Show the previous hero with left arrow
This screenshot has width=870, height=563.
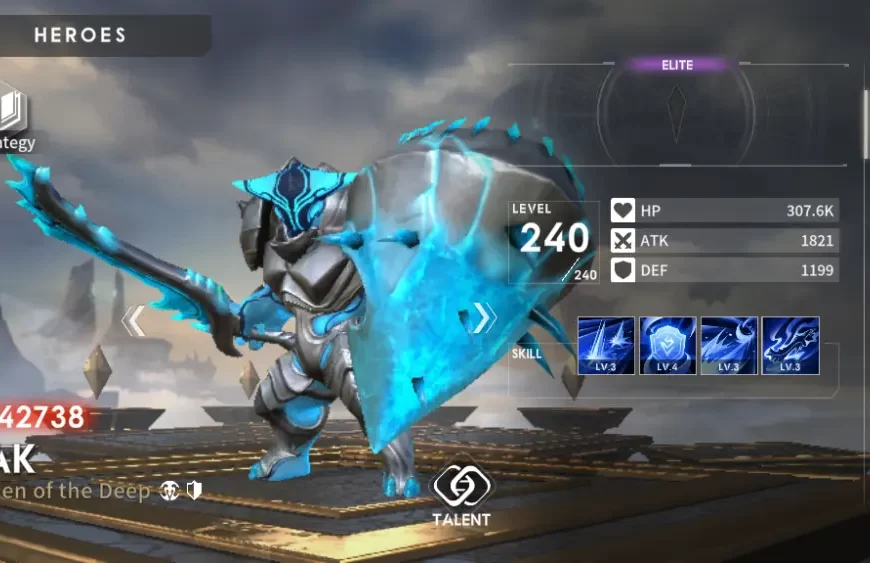pos(134,320)
